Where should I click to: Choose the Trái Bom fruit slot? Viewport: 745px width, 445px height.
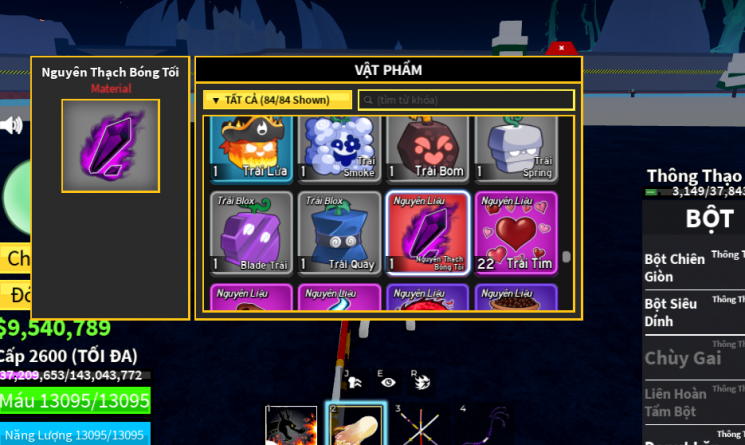[x=427, y=148]
